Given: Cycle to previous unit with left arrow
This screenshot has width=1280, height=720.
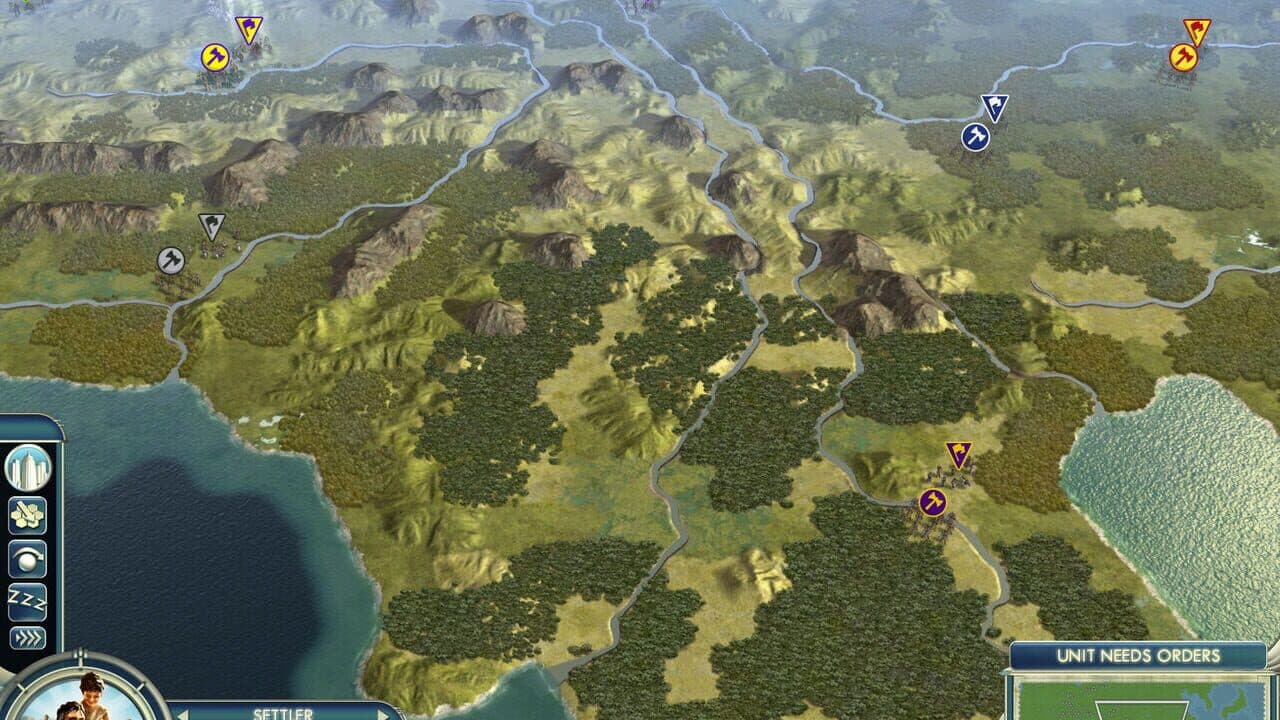Looking at the screenshot, I should (181, 713).
